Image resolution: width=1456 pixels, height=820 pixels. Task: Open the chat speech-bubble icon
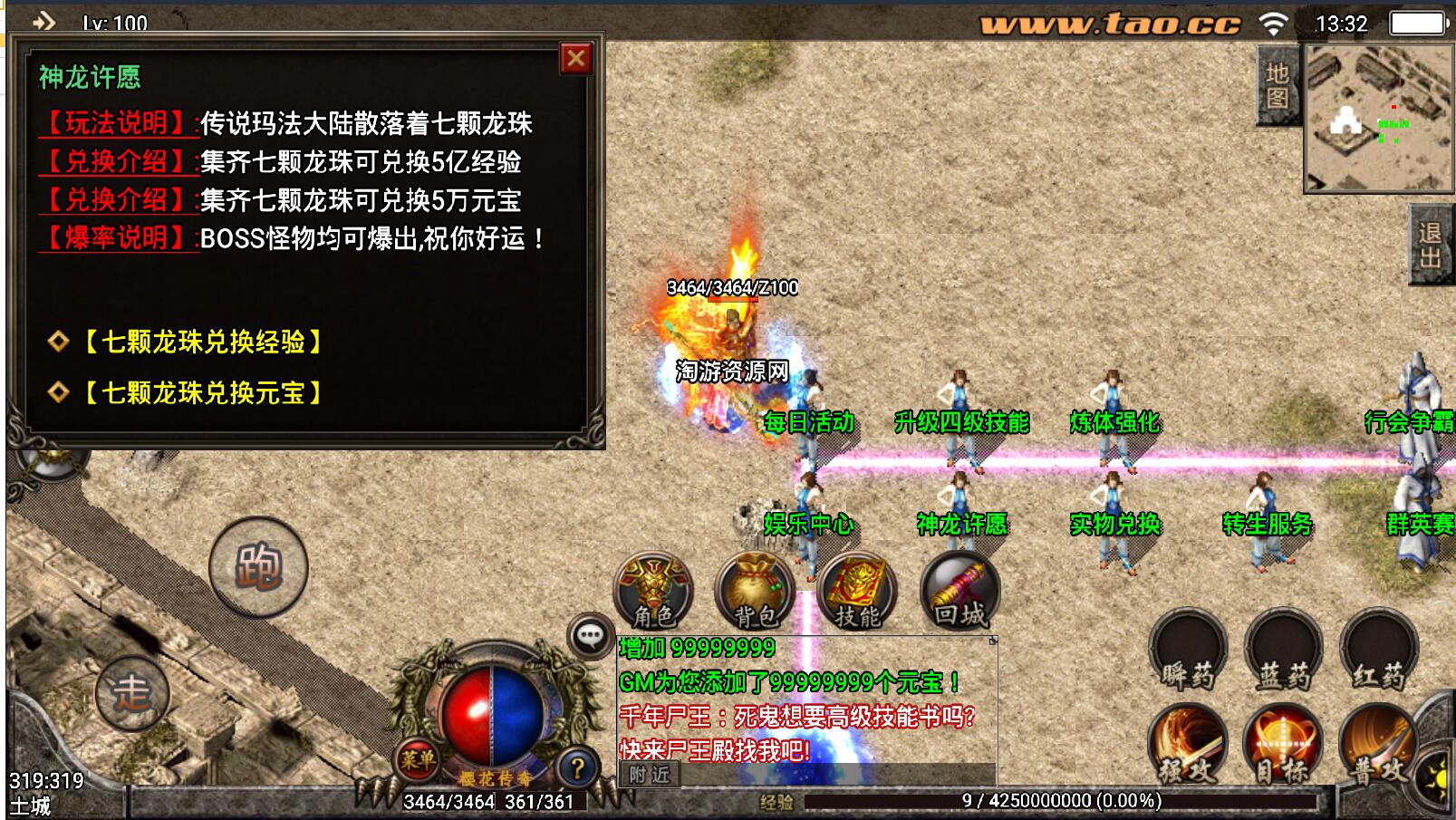click(x=591, y=635)
